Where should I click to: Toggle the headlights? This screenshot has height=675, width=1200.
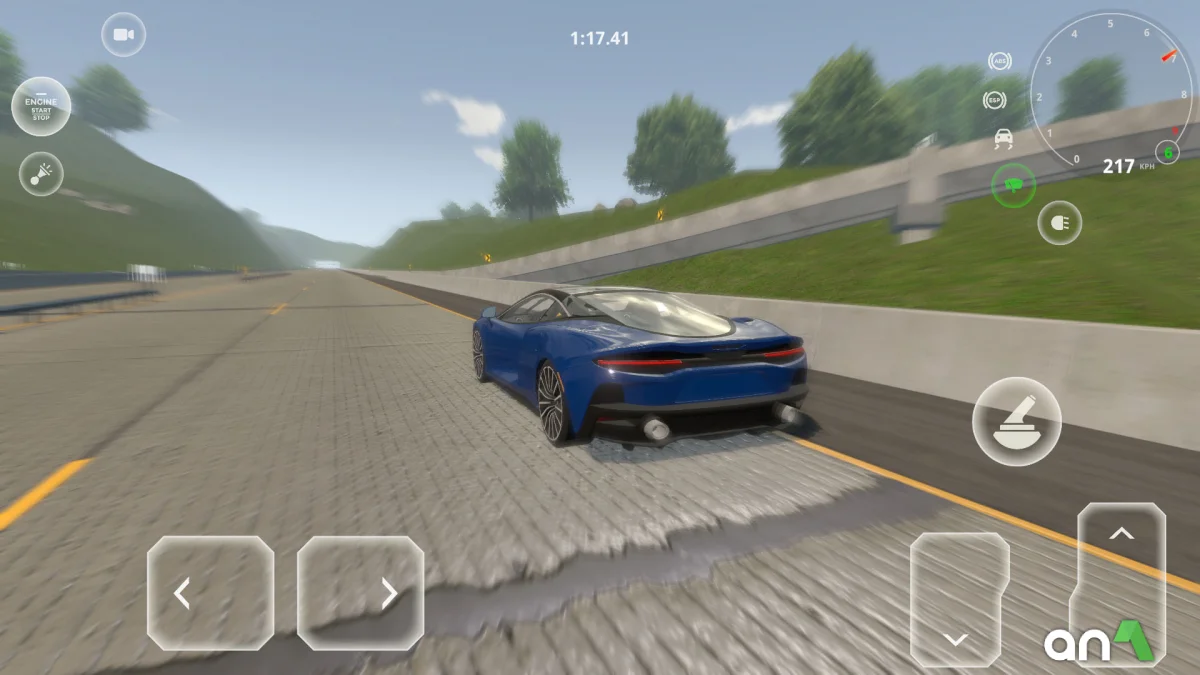pos(1060,222)
